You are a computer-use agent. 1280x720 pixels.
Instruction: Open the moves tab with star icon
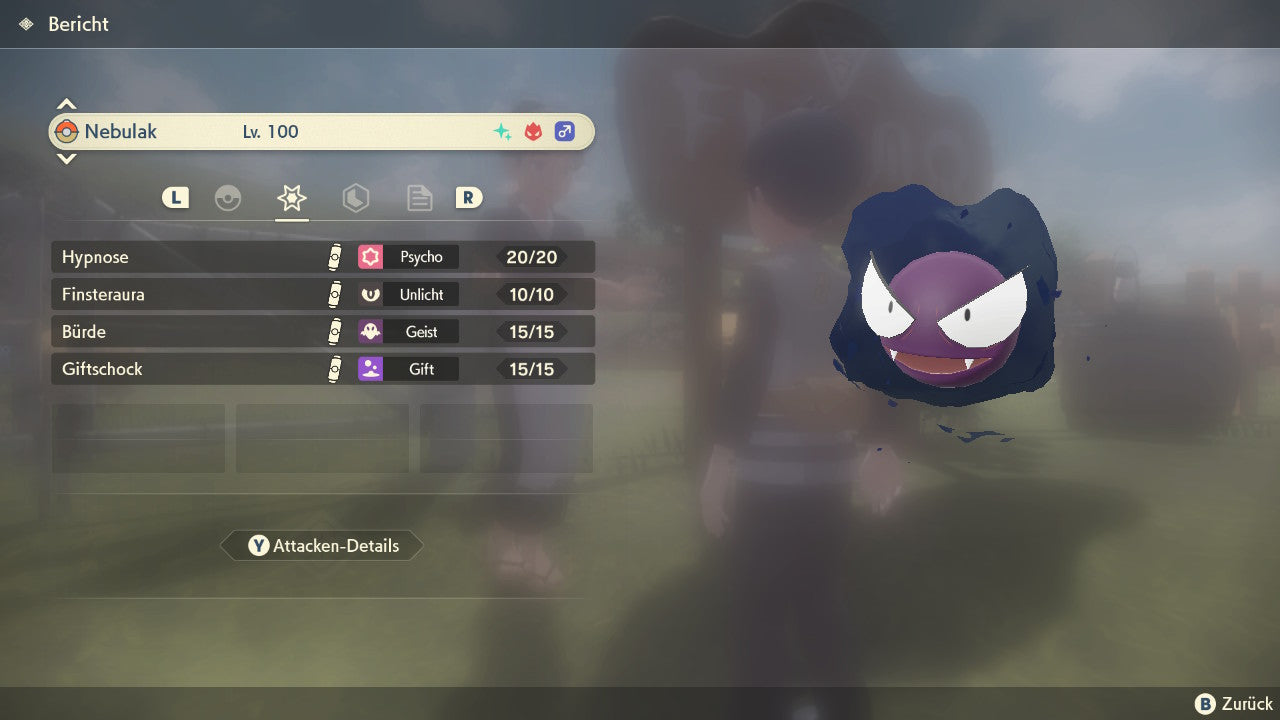pos(291,198)
